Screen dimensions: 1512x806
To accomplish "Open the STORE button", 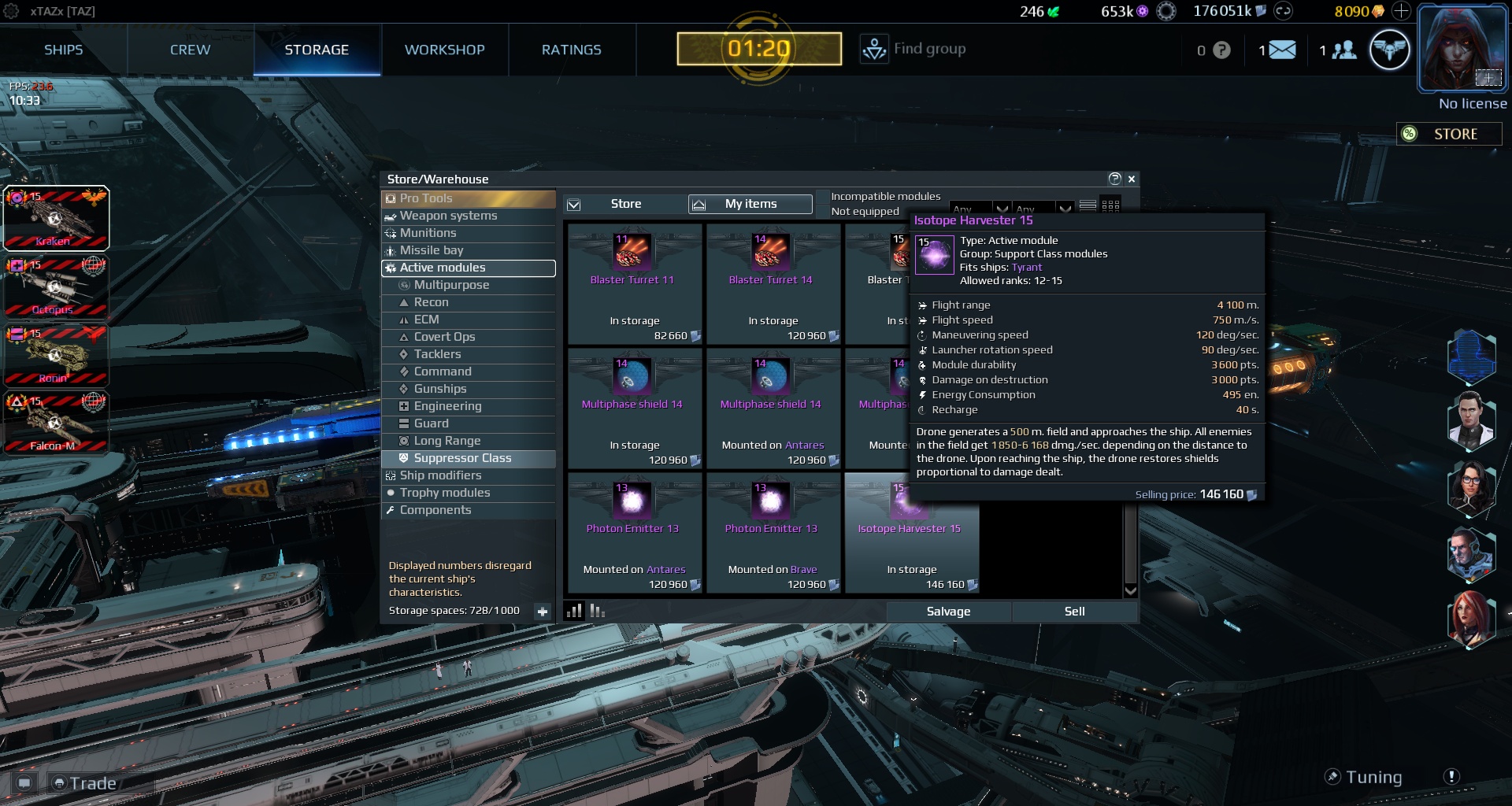I will [x=1449, y=134].
